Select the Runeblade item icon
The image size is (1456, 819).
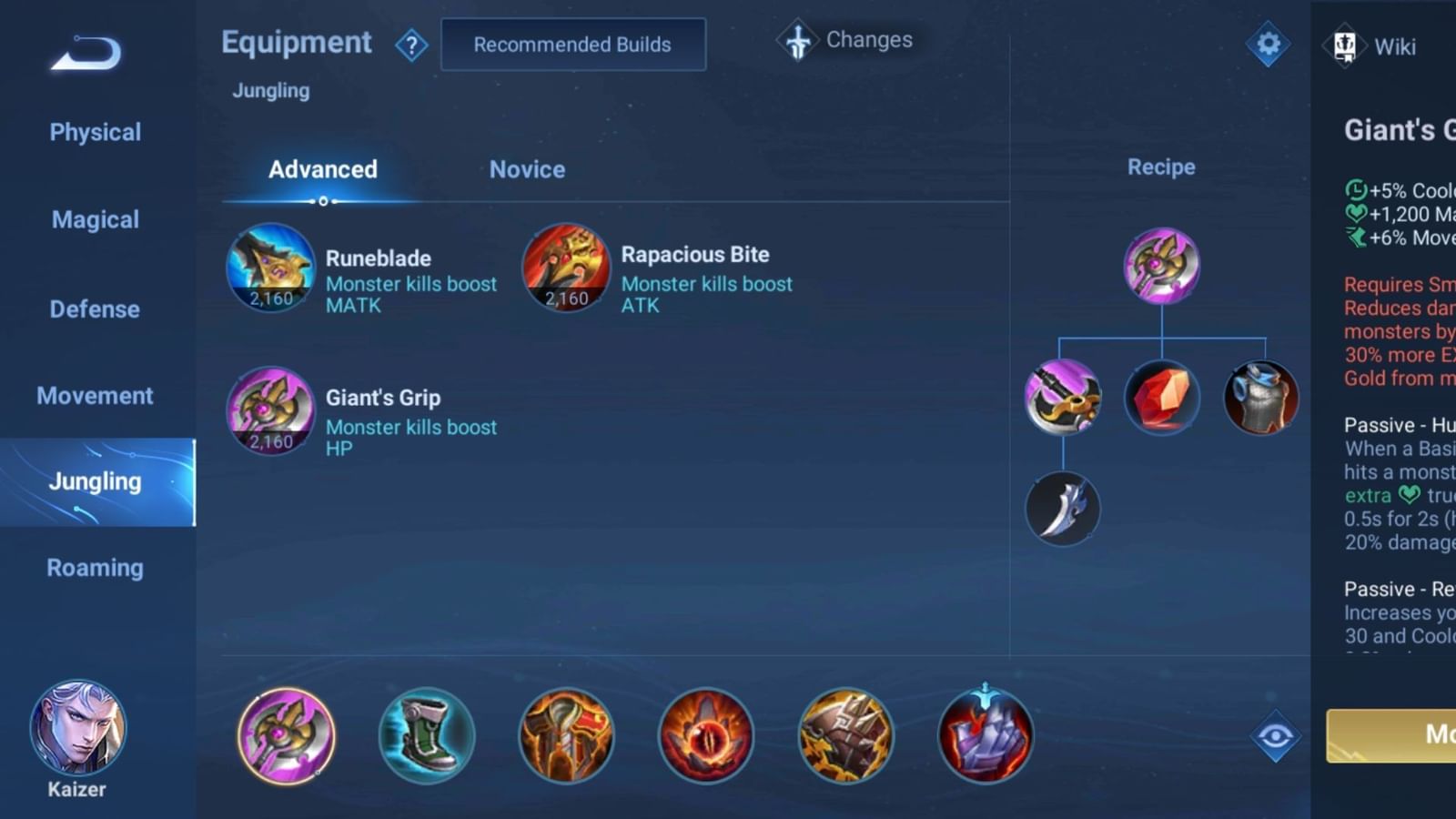pyautogui.click(x=268, y=268)
